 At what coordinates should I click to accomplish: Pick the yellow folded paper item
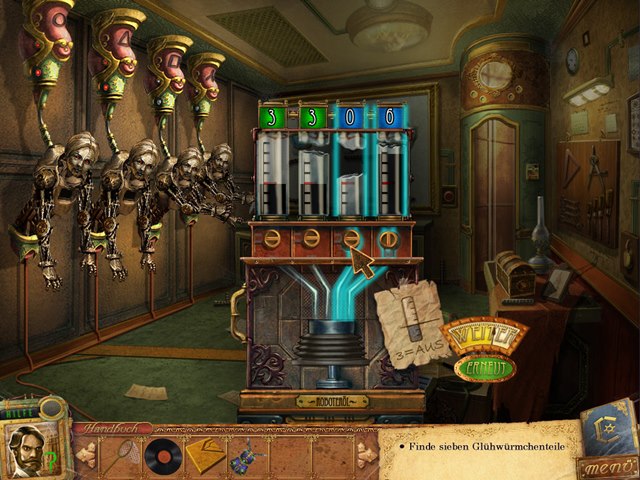tap(203, 456)
